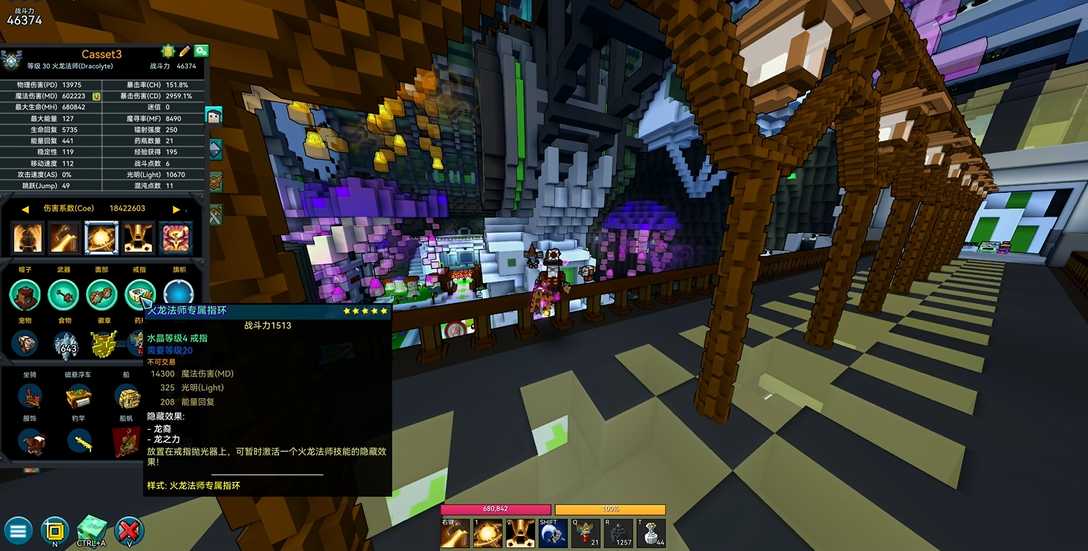Viewport: 1088px width, 551px height.
Task: Click the potion flask hotbar slot showing 44
Action: pos(652,534)
